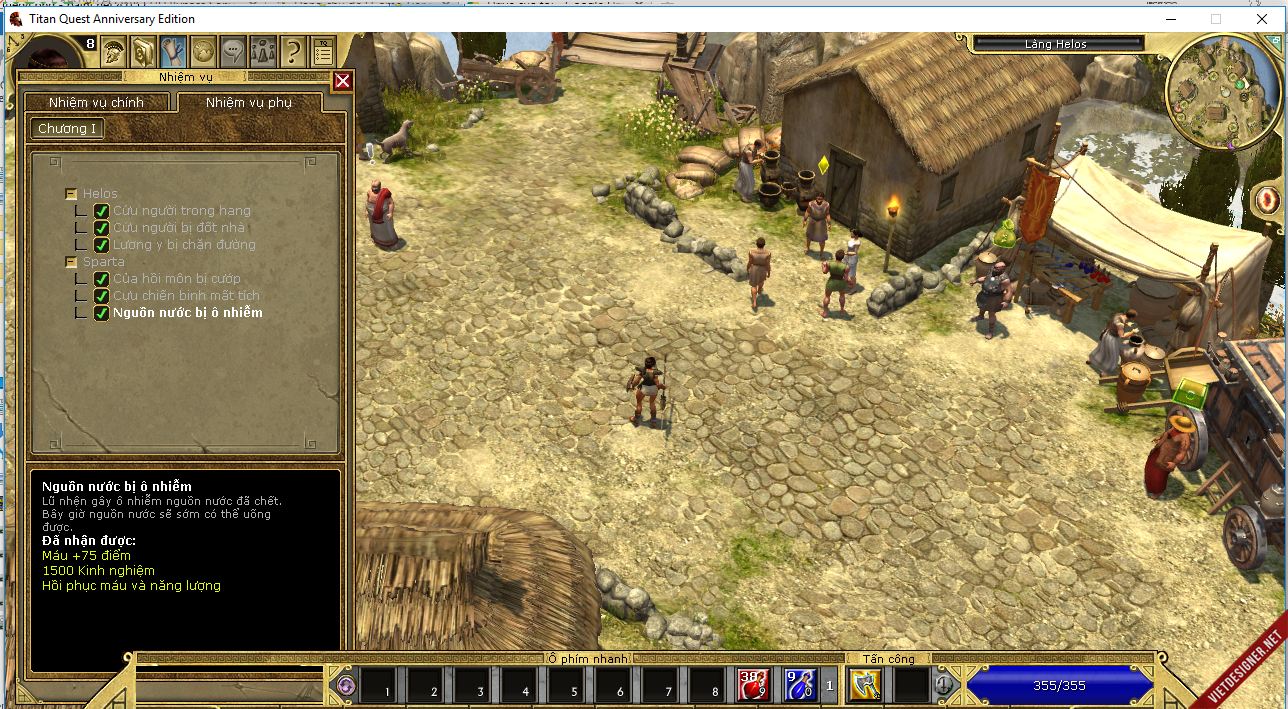
Task: Use the blue energy potion slot
Action: [799, 685]
